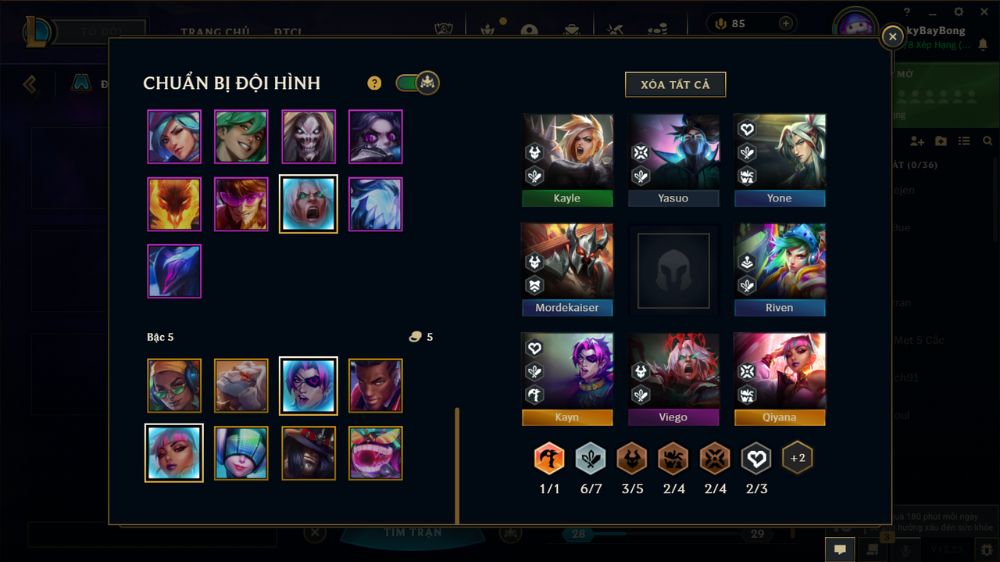
Task: Click the heart trait icon showing 2/3
Action: point(756,459)
